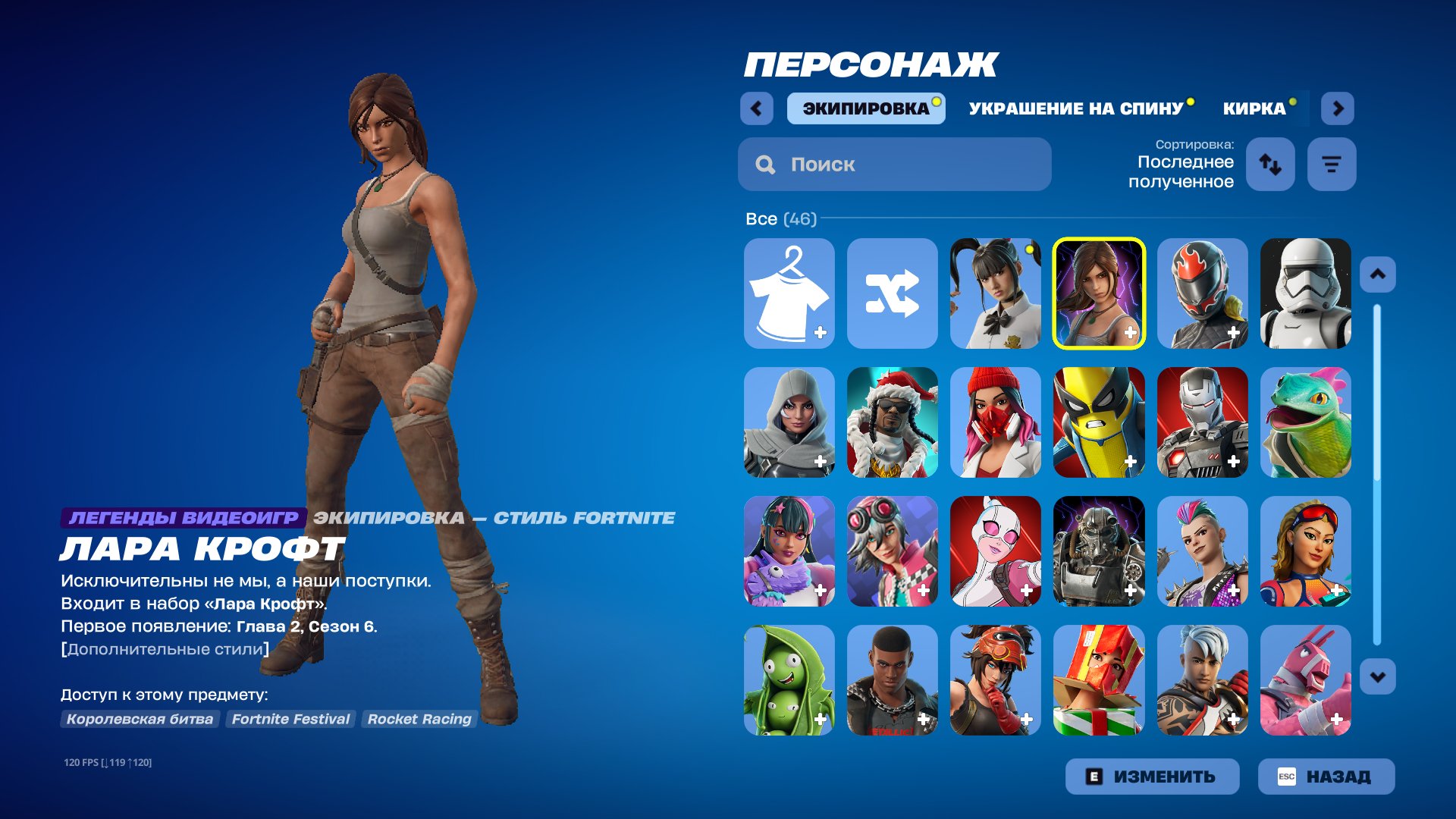Switch to the УКРАШЕНИЕ НА СПИНУ tab
Screen dimensions: 1456x819
pyautogui.click(x=1075, y=108)
